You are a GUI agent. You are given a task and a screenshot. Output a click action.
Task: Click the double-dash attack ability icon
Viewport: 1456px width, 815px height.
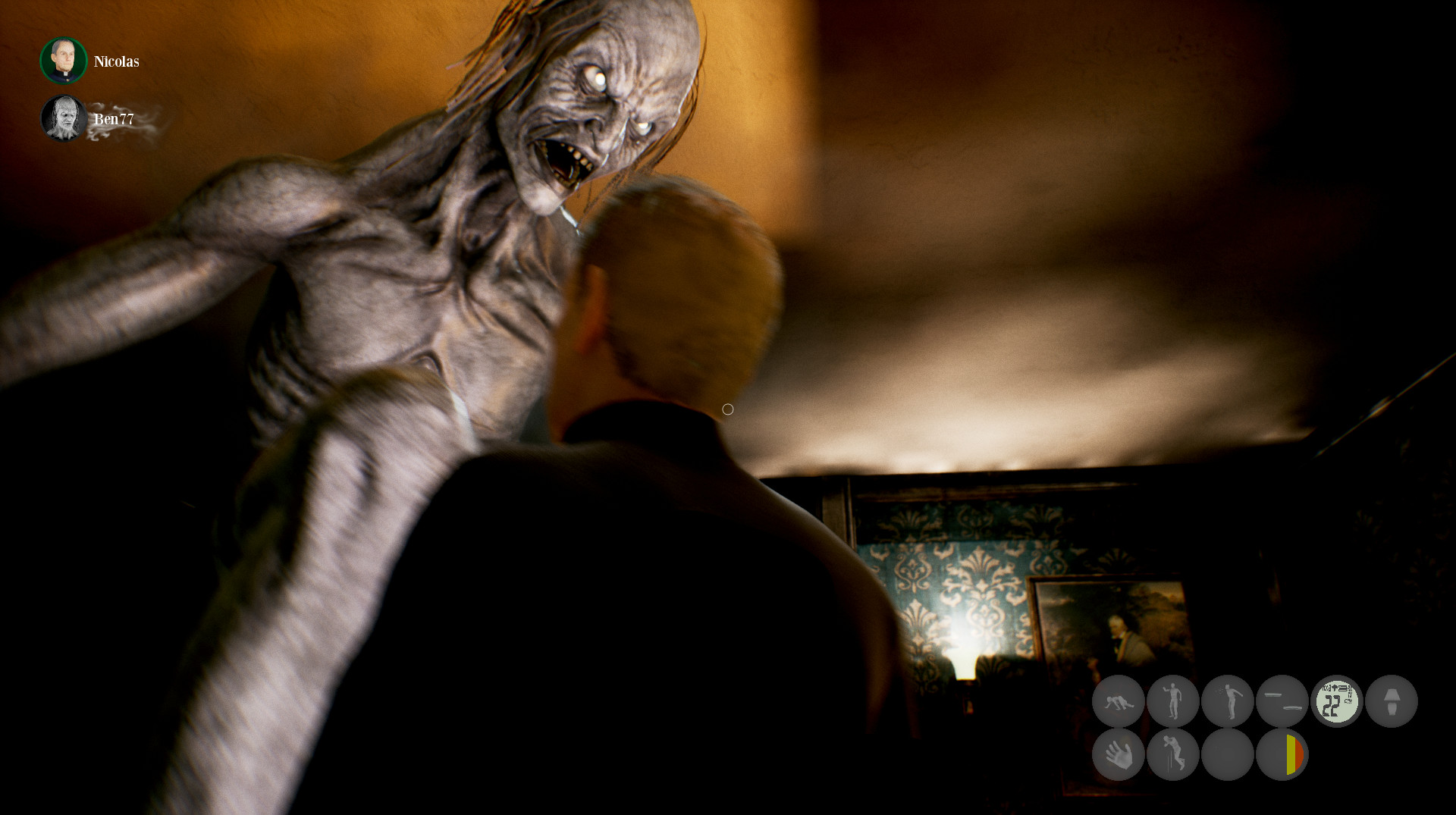(1283, 701)
